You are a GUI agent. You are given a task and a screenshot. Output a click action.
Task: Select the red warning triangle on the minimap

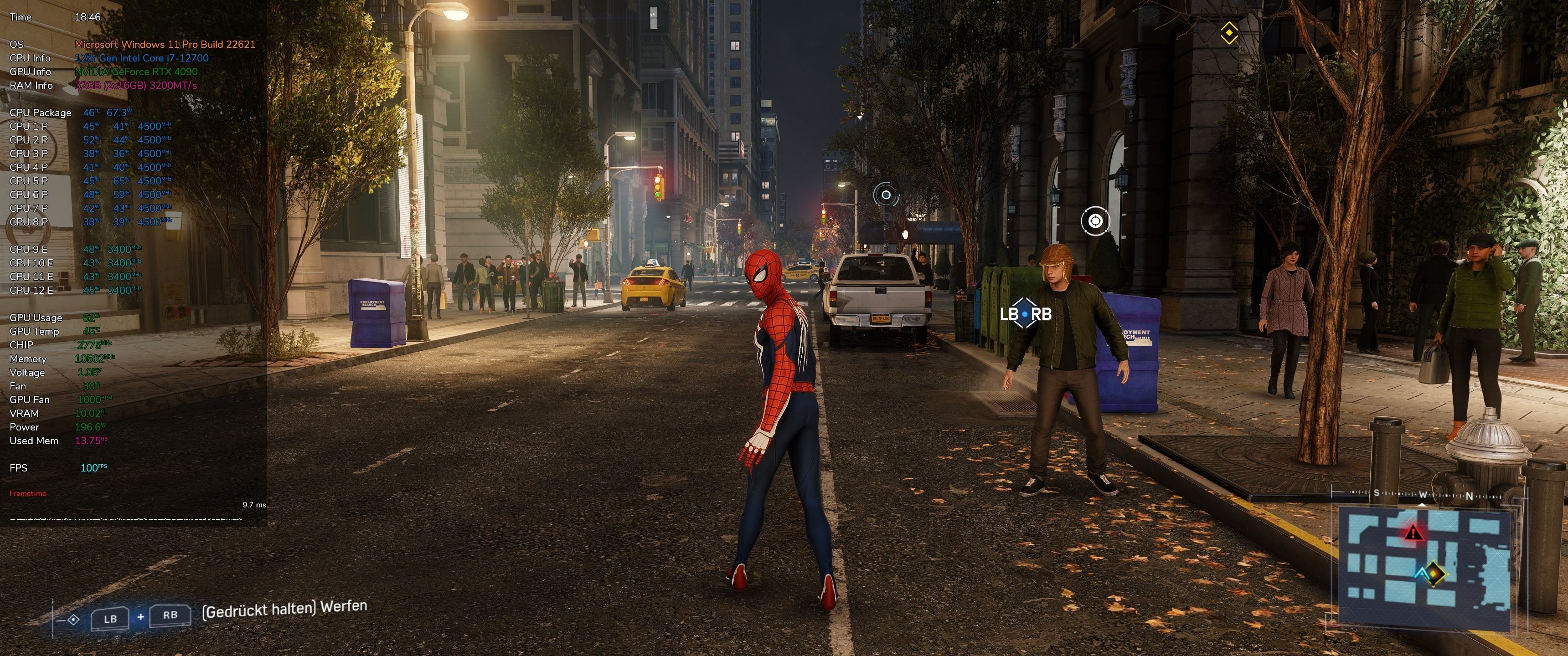click(x=1413, y=534)
